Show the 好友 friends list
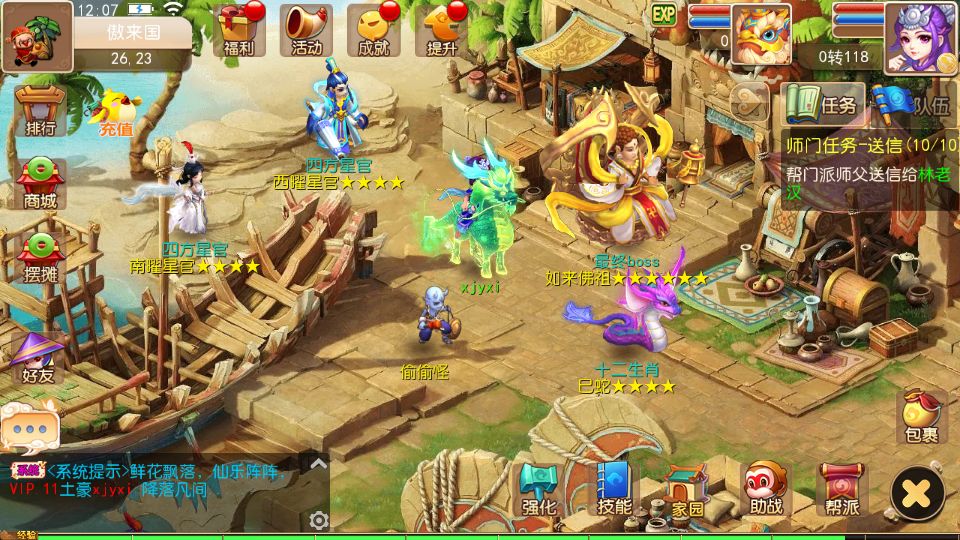This screenshot has height=540, width=960. (40, 358)
